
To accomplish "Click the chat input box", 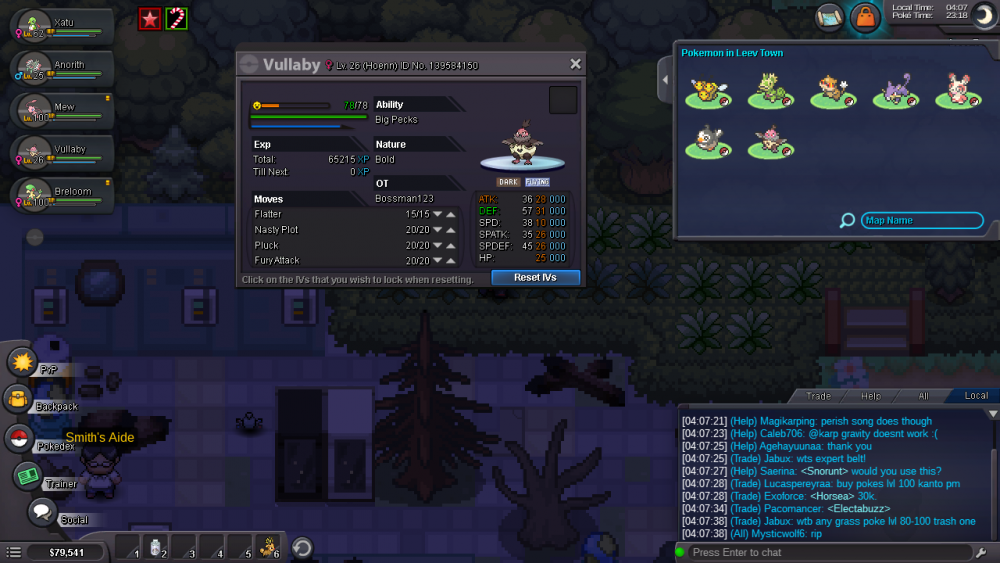I will click(830, 552).
